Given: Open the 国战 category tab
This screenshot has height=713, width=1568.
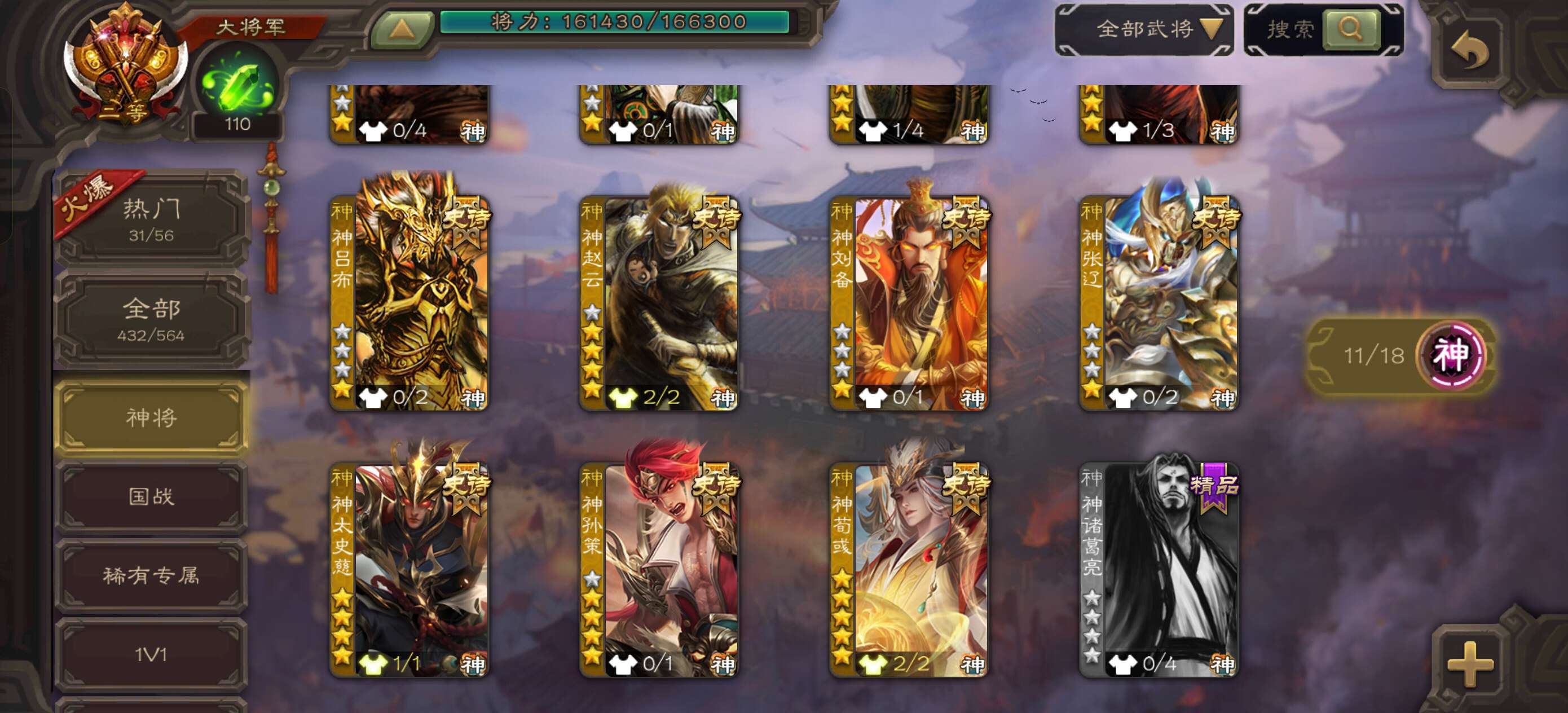Looking at the screenshot, I should [x=152, y=496].
